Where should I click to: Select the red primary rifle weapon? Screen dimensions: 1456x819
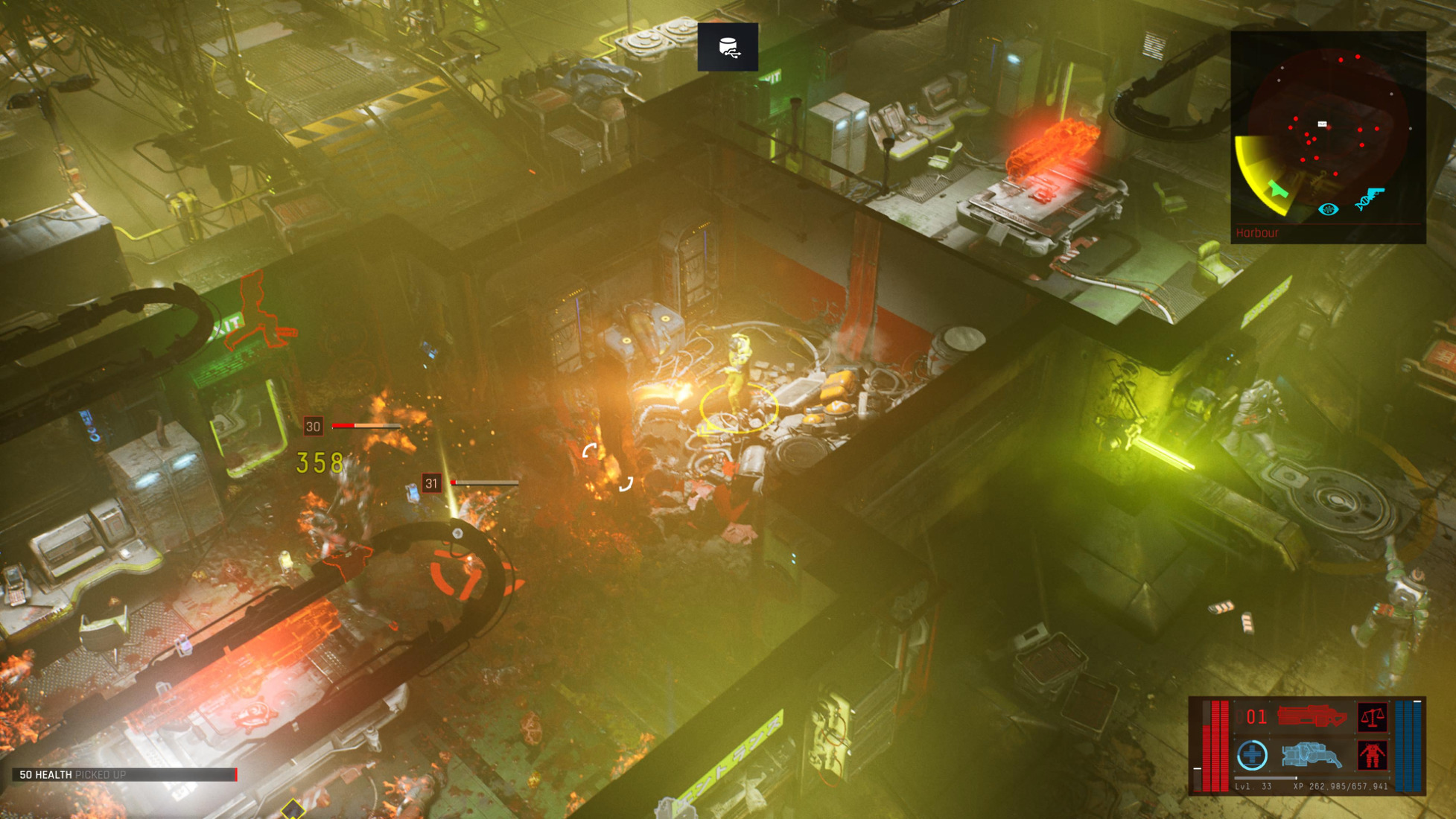coord(1312,716)
